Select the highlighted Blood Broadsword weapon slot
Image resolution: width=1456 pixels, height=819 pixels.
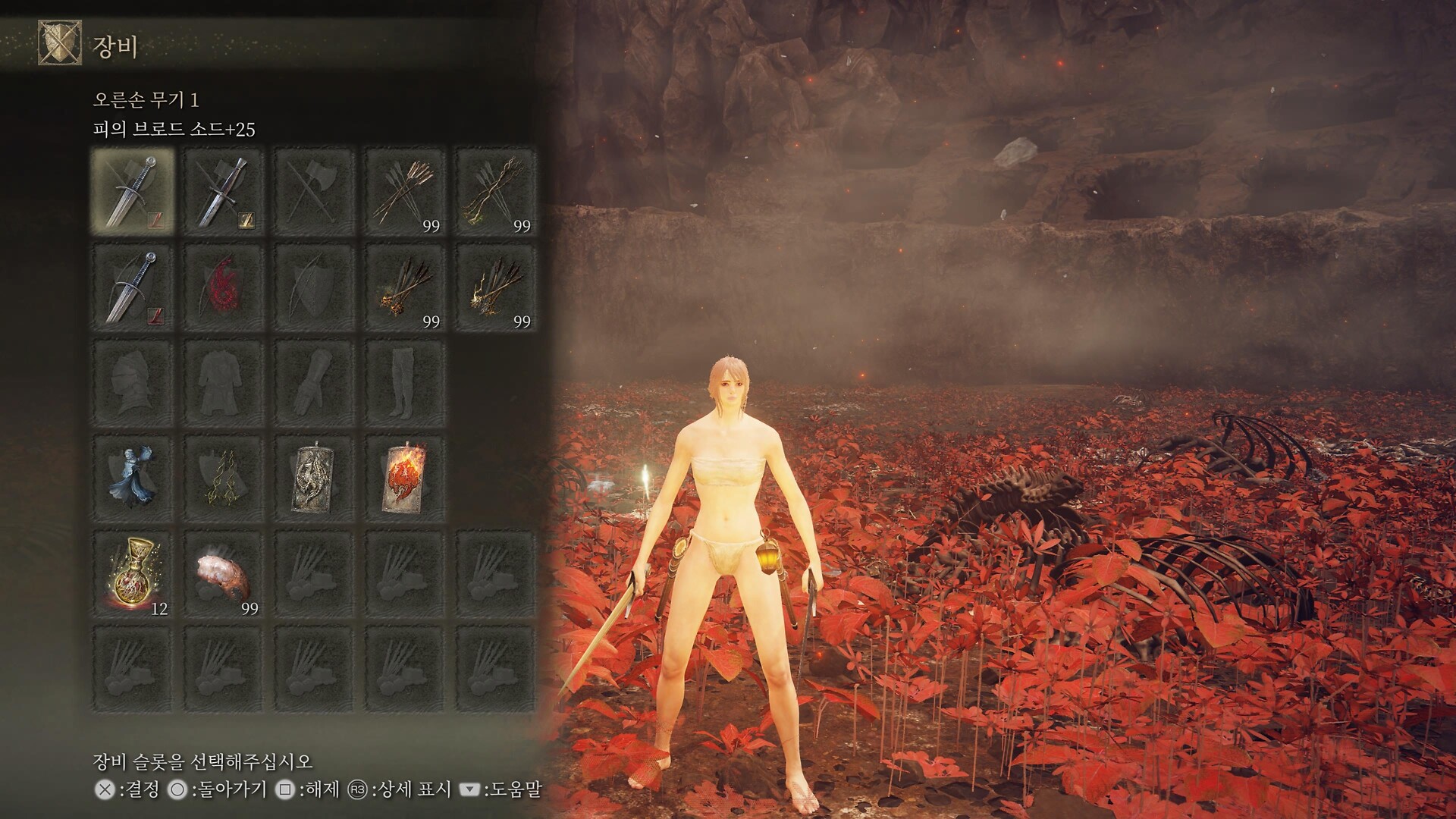[133, 192]
